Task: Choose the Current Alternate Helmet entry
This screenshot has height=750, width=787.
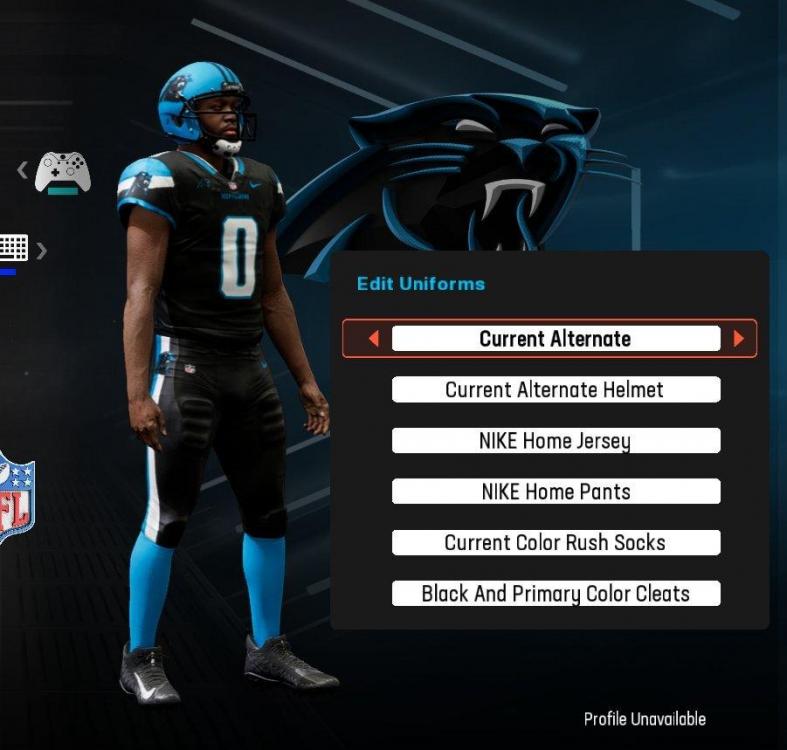Action: point(555,390)
